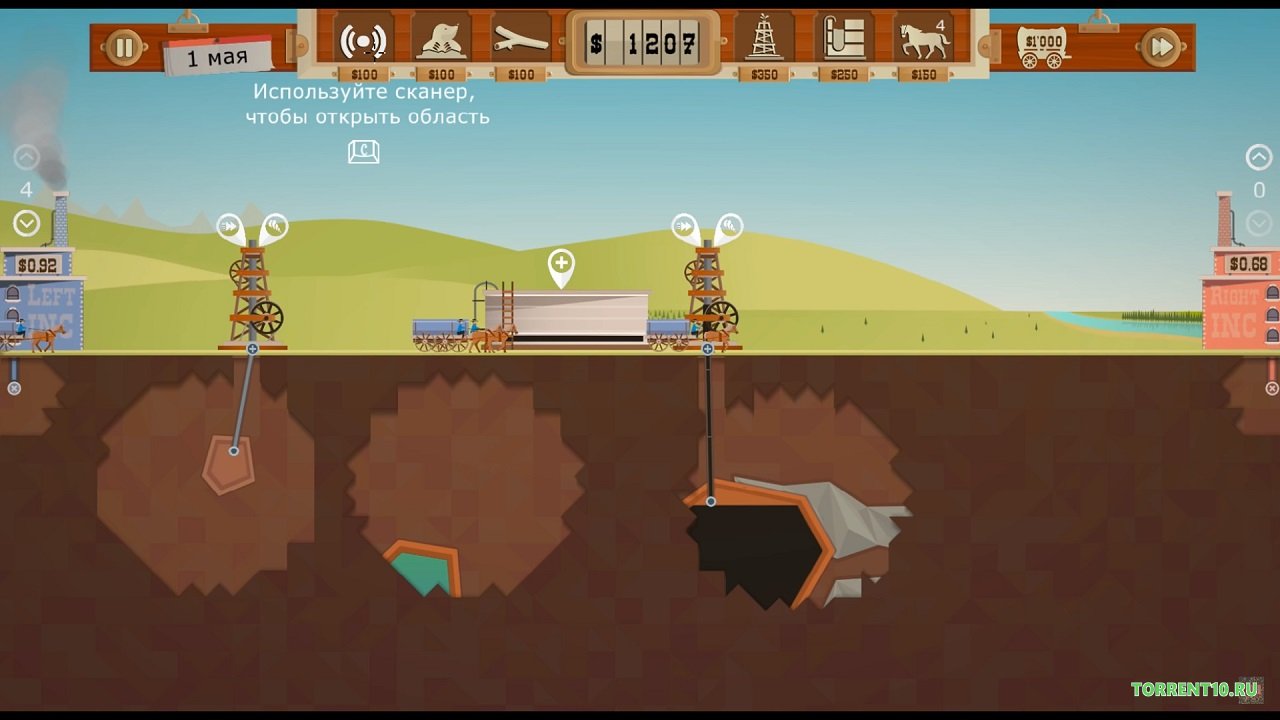The width and height of the screenshot is (1280, 720).
Task: Click the right rig's speed upgrade bubble
Action: coord(685,226)
